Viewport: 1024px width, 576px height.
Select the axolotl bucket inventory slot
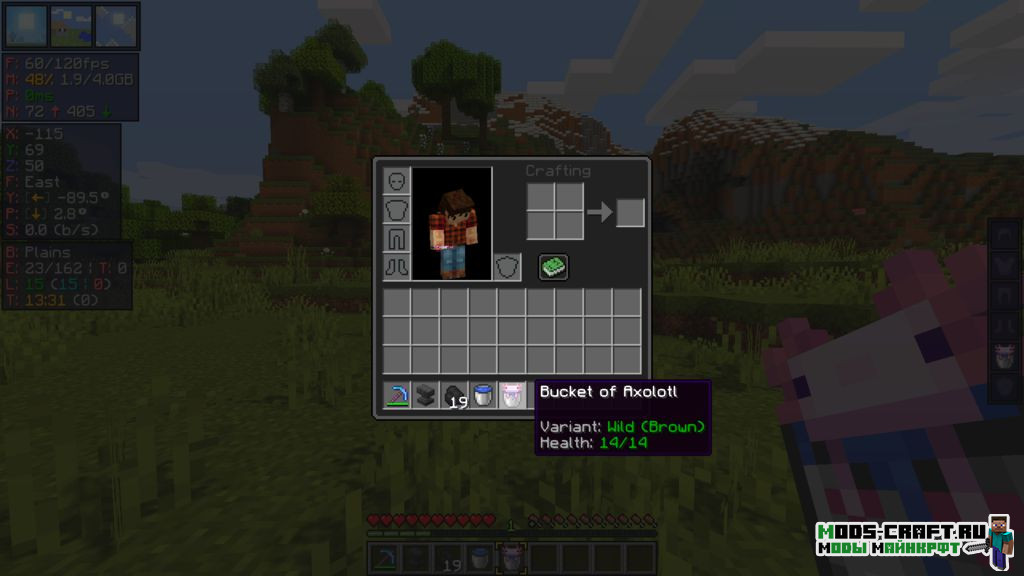(x=512, y=395)
